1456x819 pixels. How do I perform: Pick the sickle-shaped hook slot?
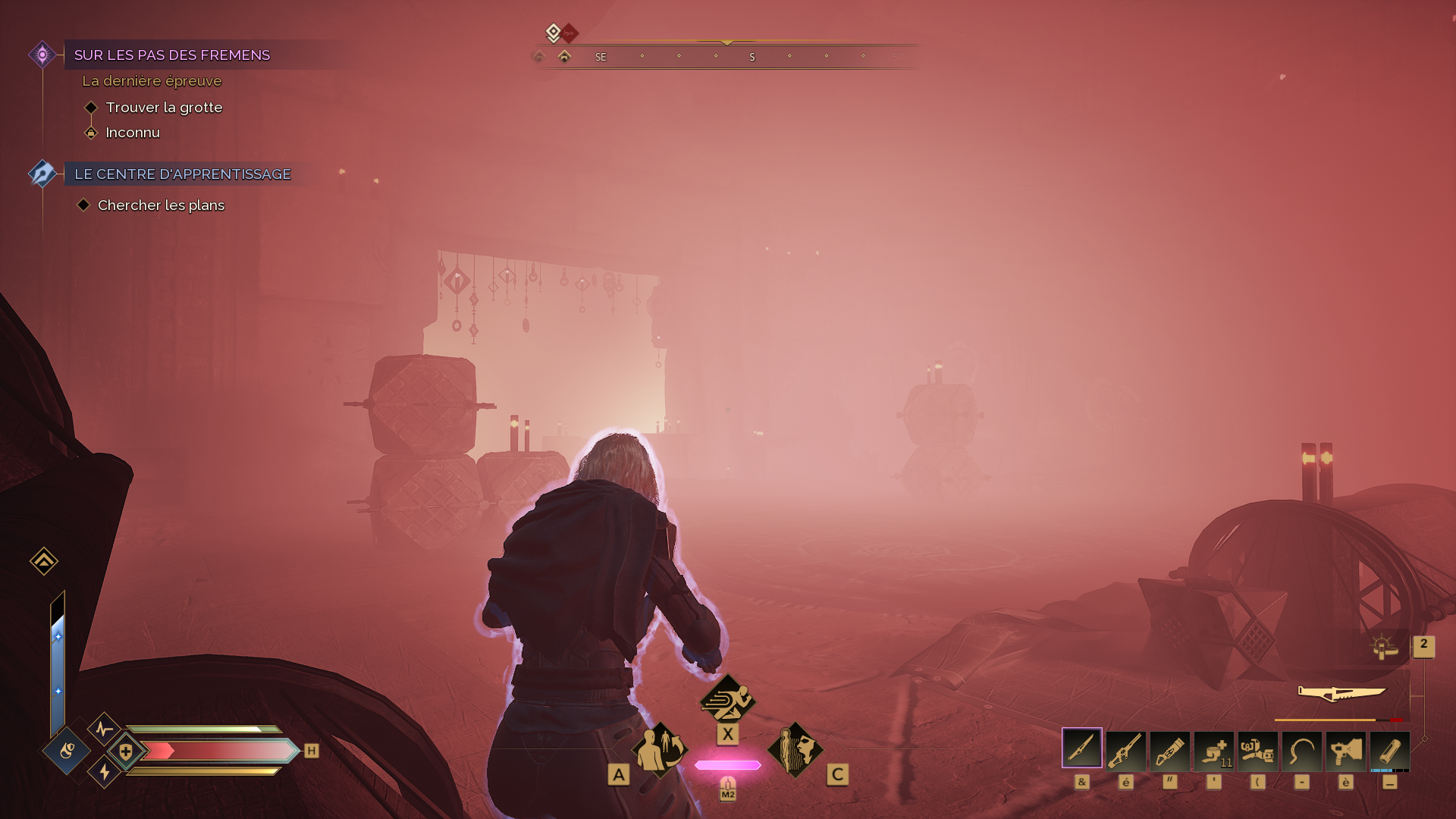[1301, 750]
